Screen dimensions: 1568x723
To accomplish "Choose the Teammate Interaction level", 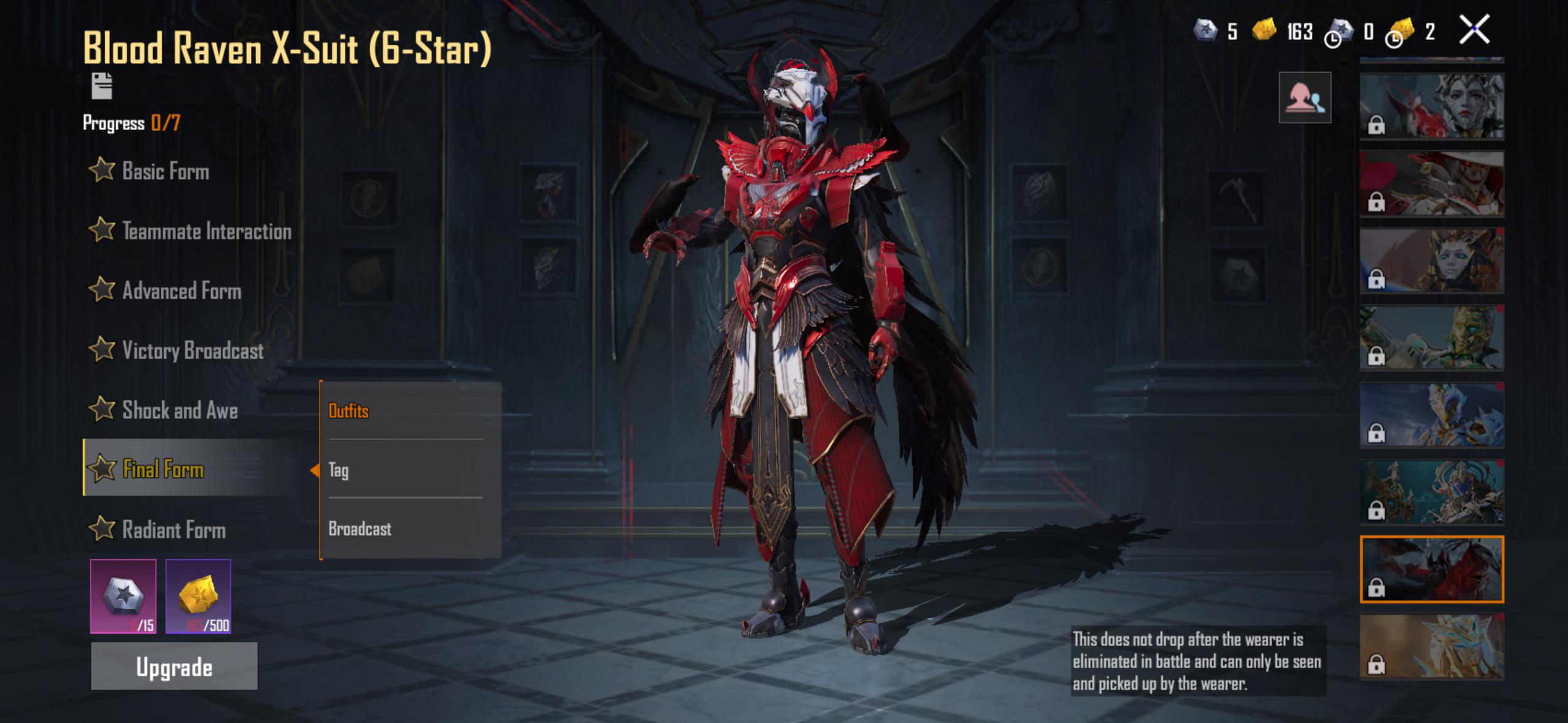I will [x=206, y=231].
